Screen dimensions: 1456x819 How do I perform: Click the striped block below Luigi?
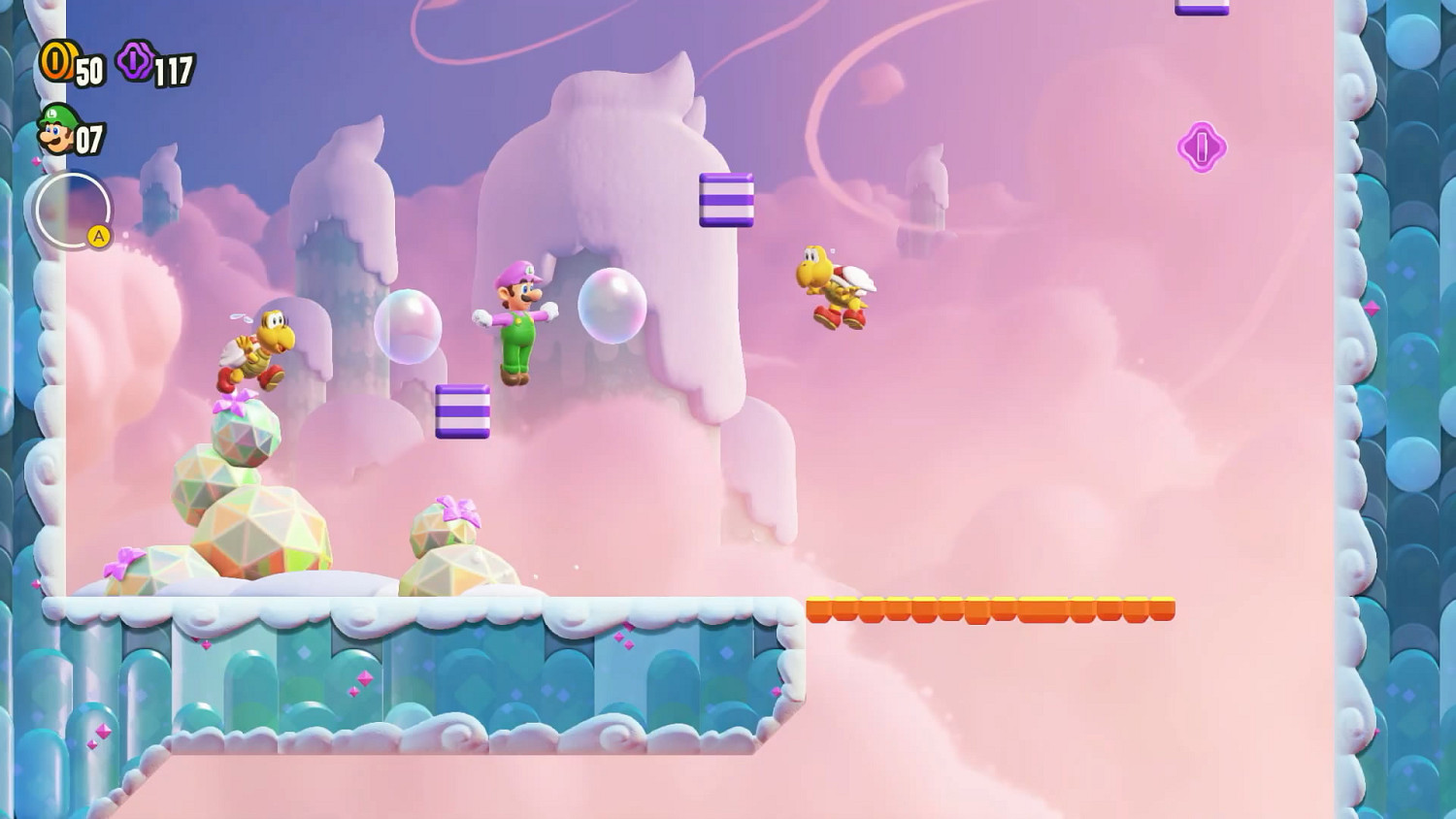[463, 410]
